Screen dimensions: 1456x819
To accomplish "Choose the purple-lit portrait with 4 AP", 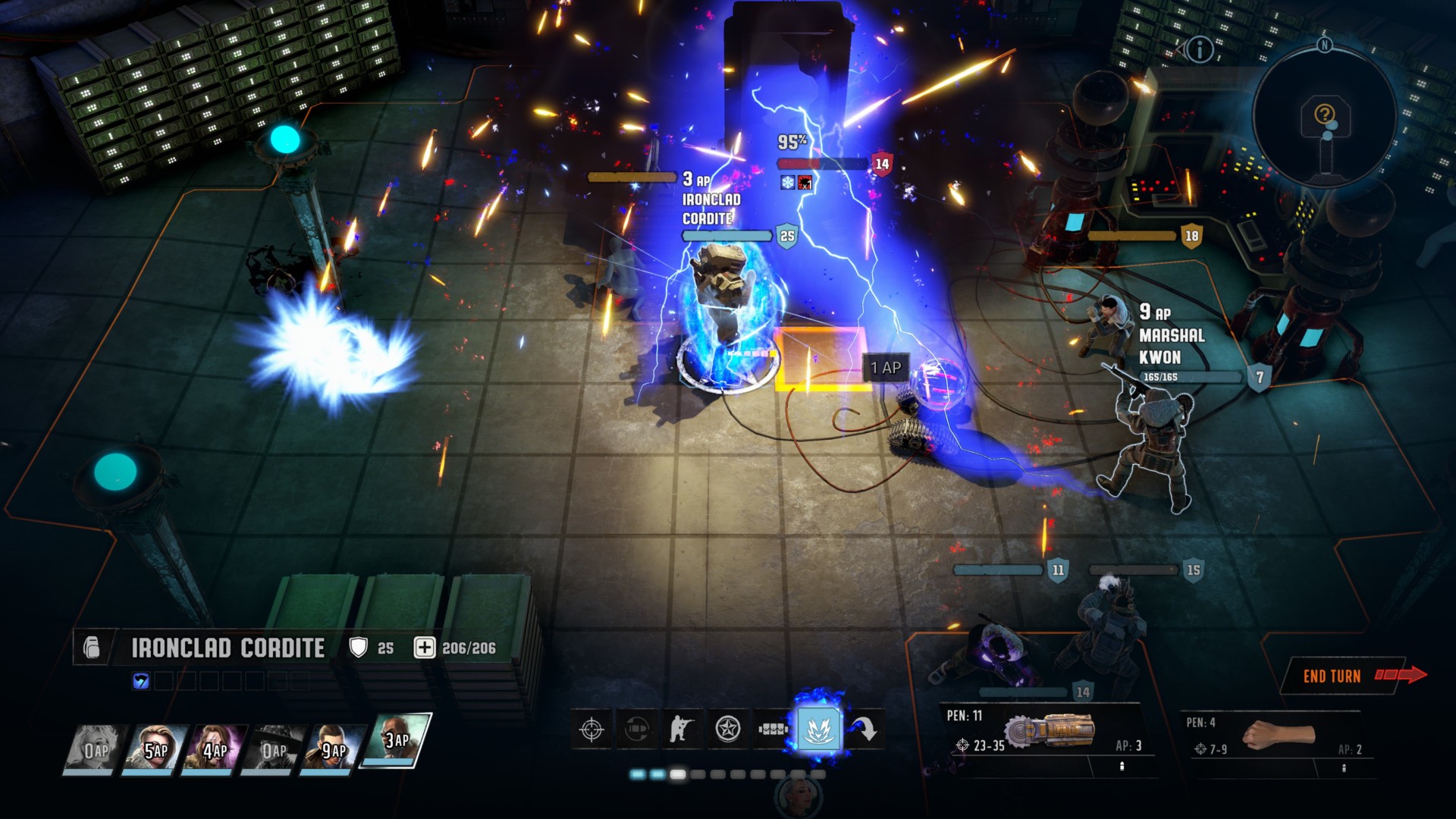I will coord(215,749).
